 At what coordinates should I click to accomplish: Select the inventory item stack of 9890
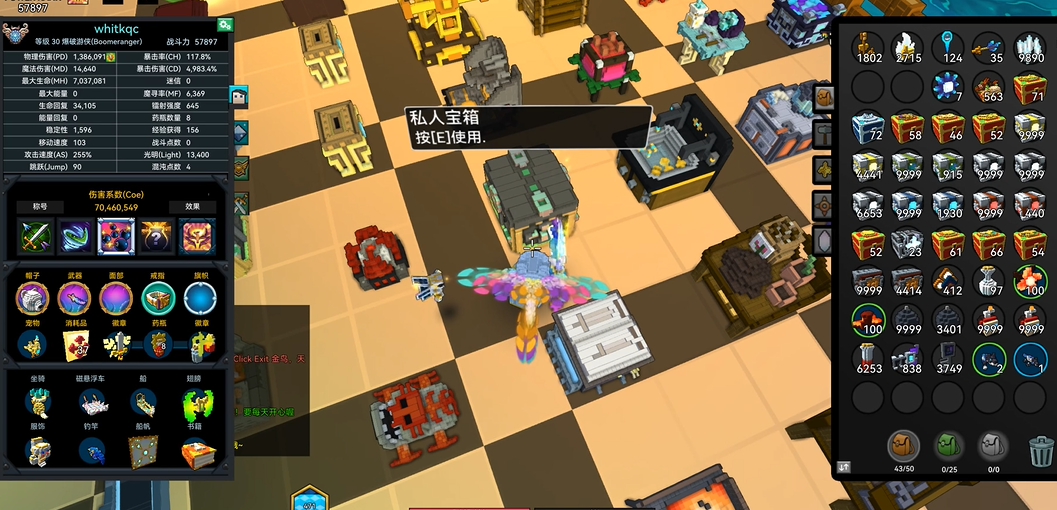[1029, 47]
